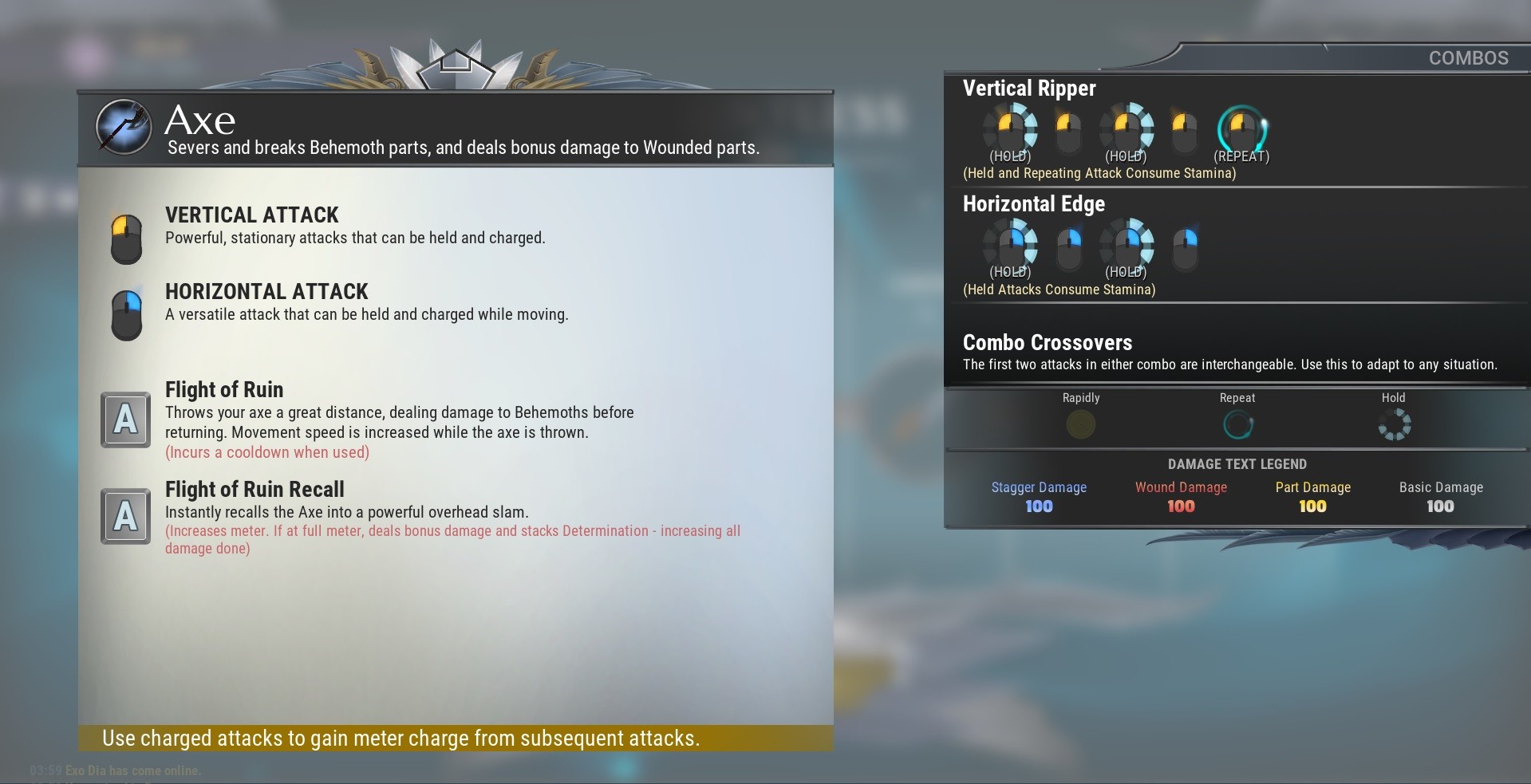Click the Rapidly input icon in the legend
The height and width of the screenshot is (784, 1531).
pyautogui.click(x=1081, y=425)
